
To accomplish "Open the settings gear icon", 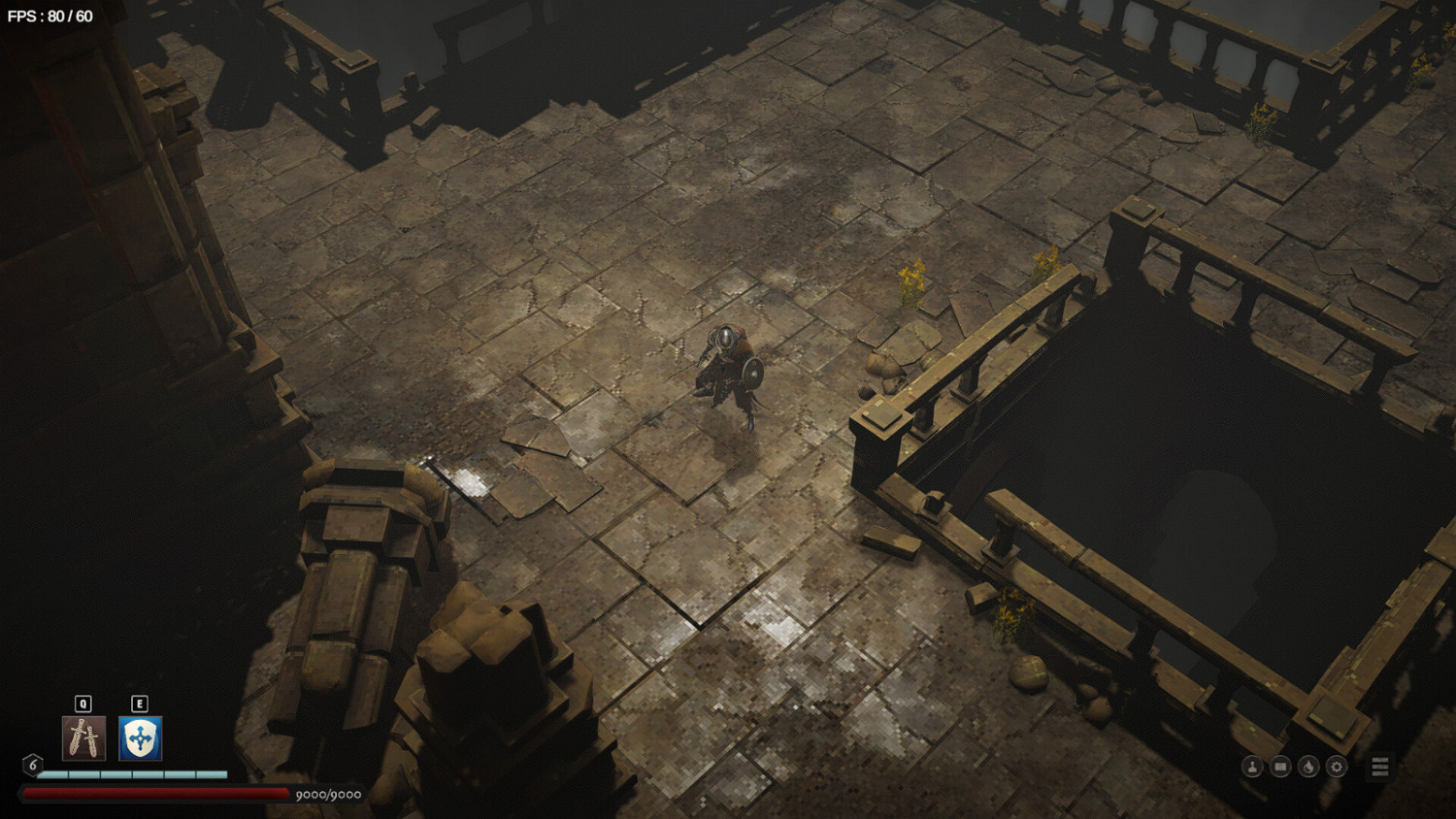I will [1337, 766].
